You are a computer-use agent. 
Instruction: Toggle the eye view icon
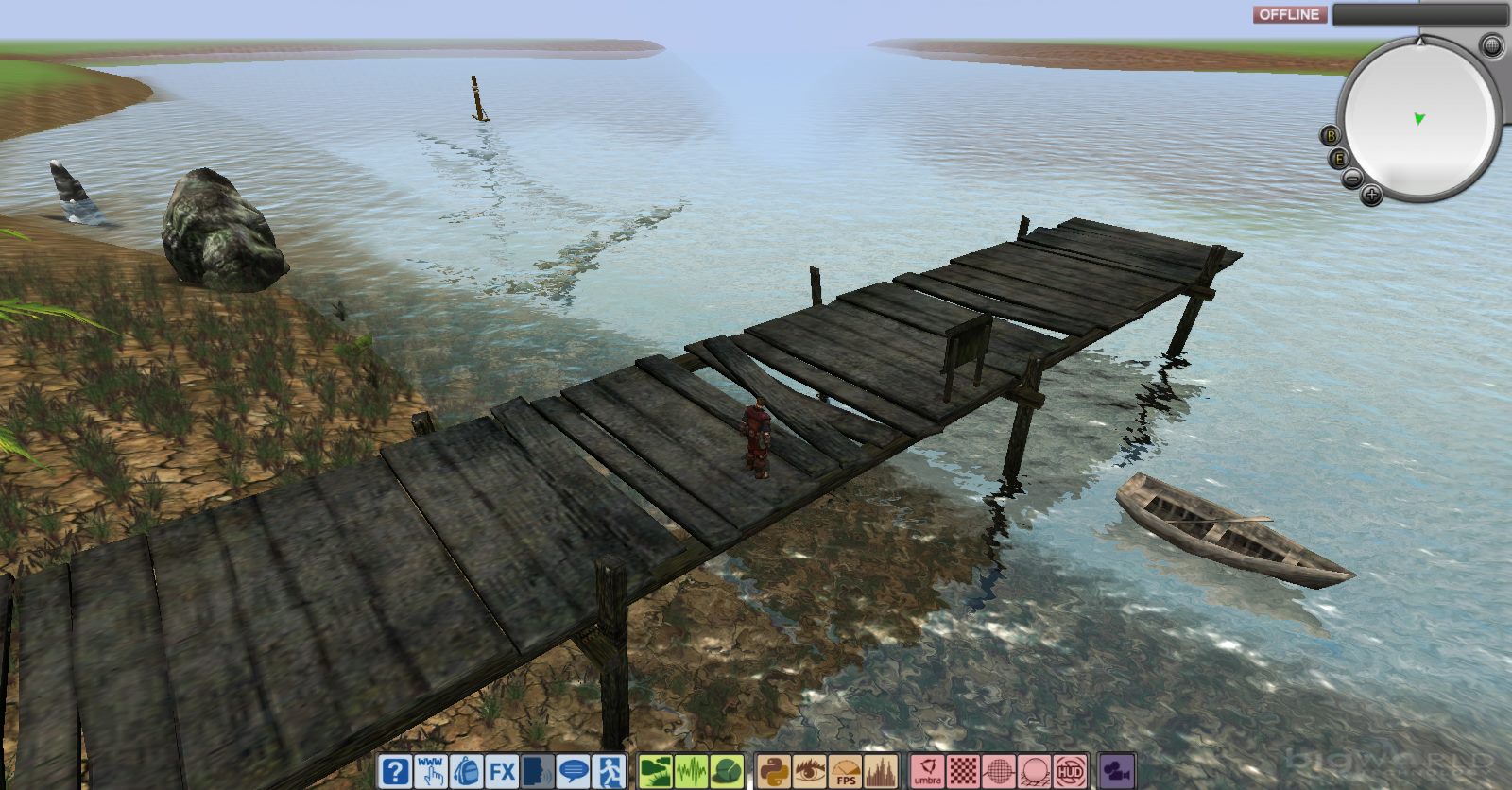[808, 771]
